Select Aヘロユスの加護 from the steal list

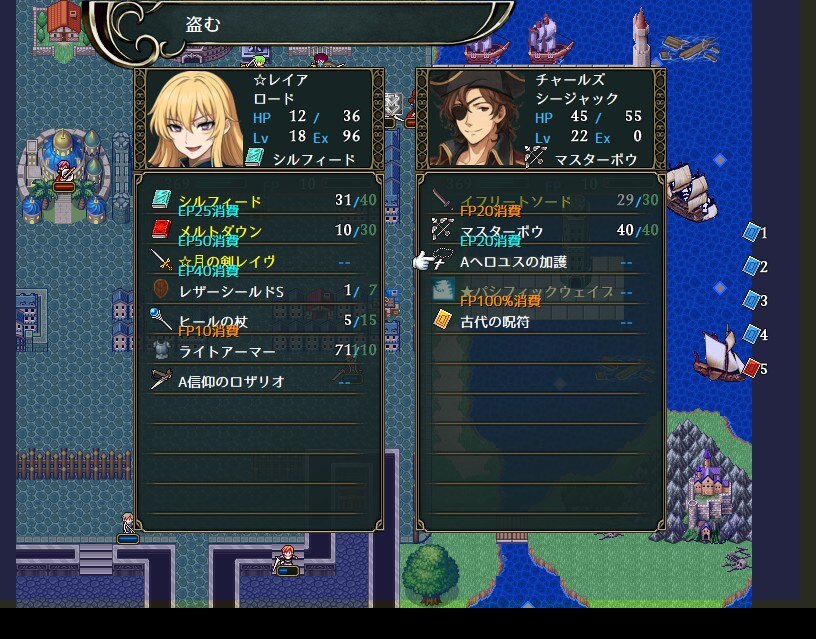[x=512, y=262]
